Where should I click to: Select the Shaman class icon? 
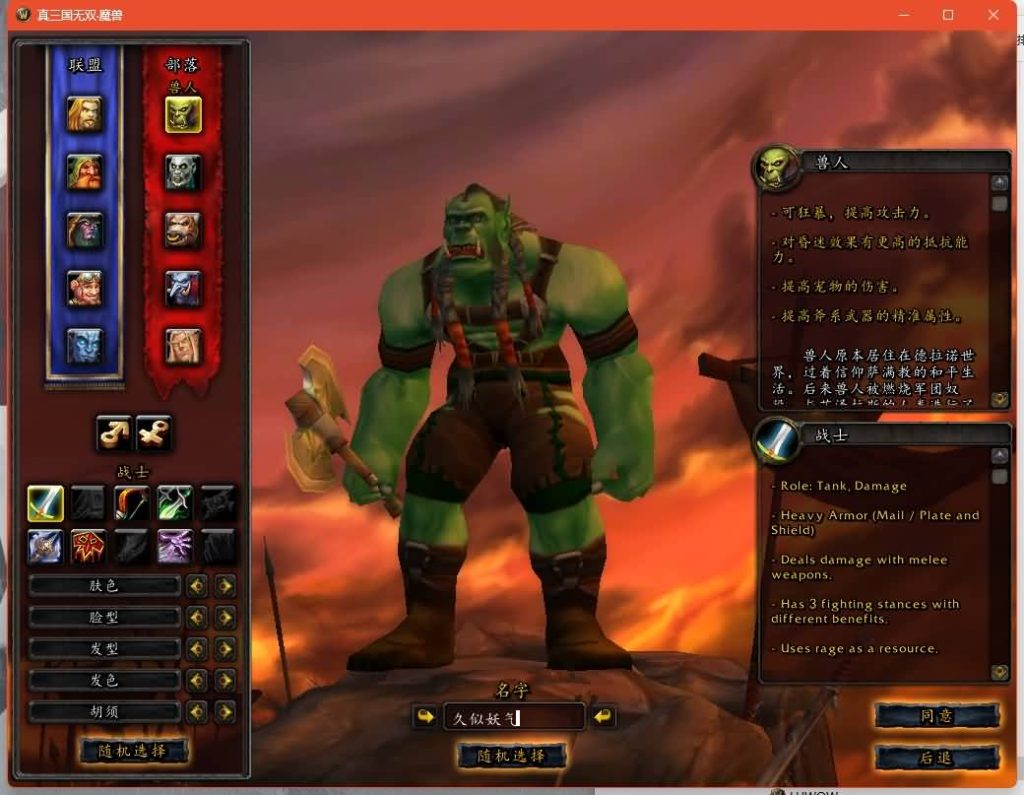[89, 546]
